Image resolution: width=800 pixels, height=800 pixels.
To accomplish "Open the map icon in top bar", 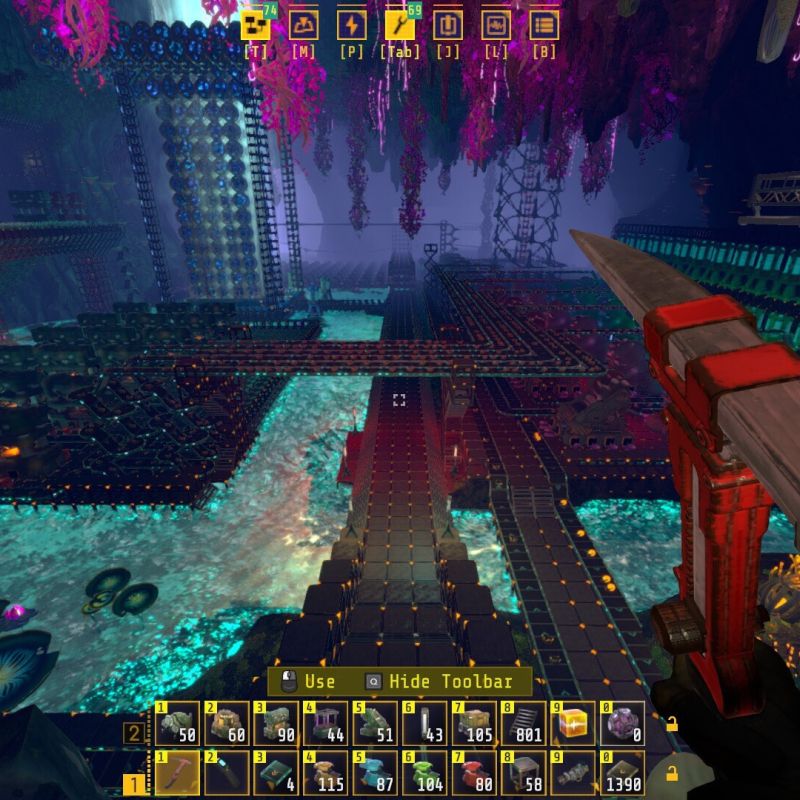I will (x=304, y=25).
